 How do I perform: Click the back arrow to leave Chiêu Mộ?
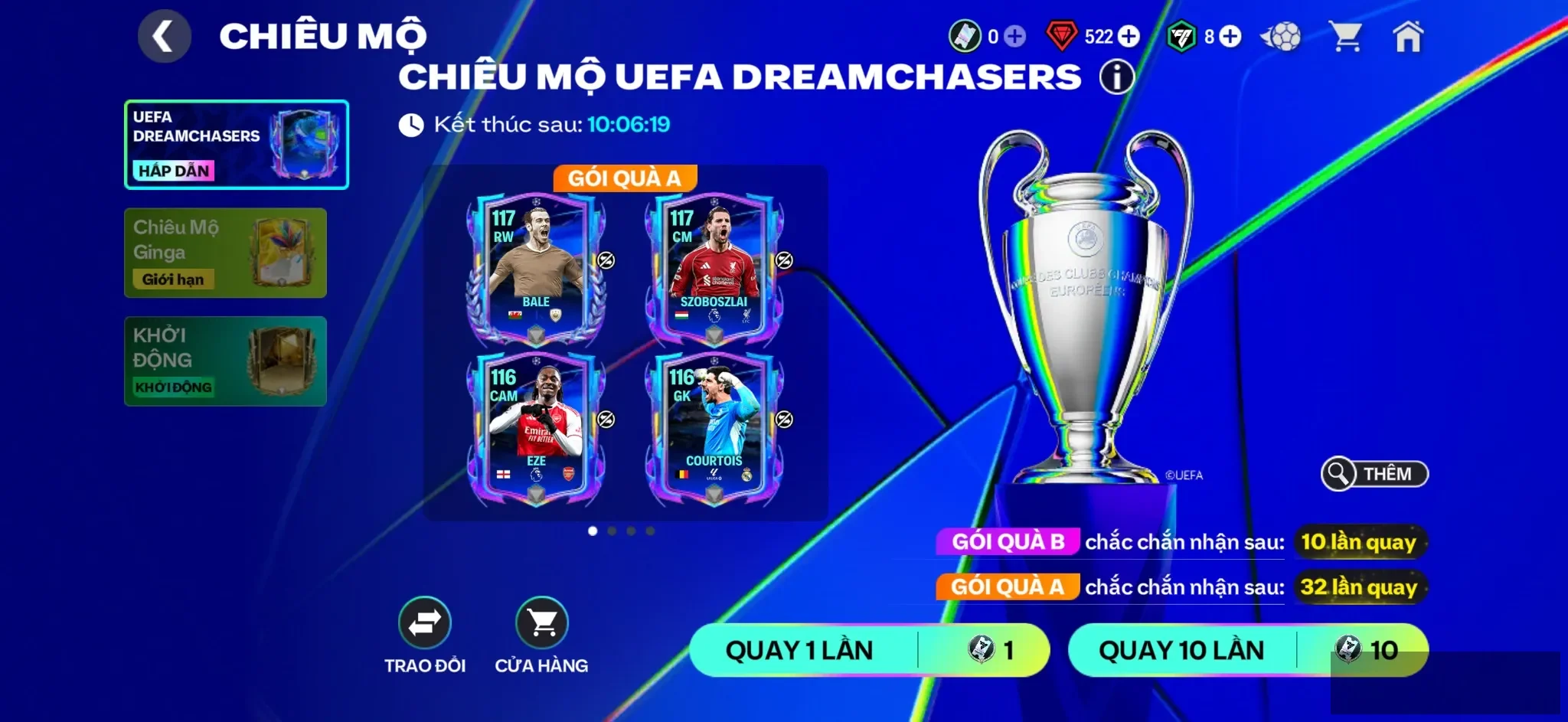(x=163, y=35)
